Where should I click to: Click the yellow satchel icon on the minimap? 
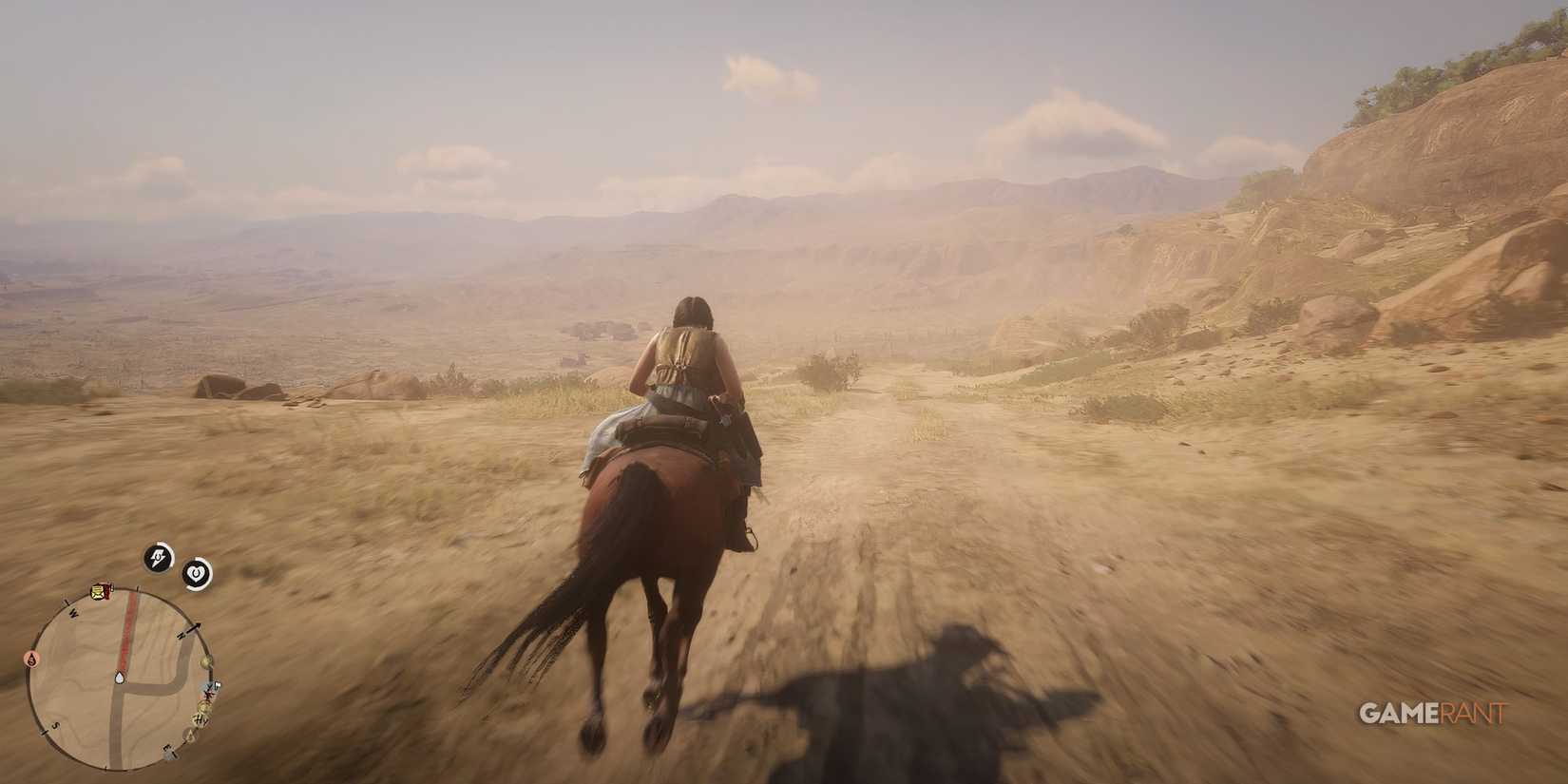point(99,592)
